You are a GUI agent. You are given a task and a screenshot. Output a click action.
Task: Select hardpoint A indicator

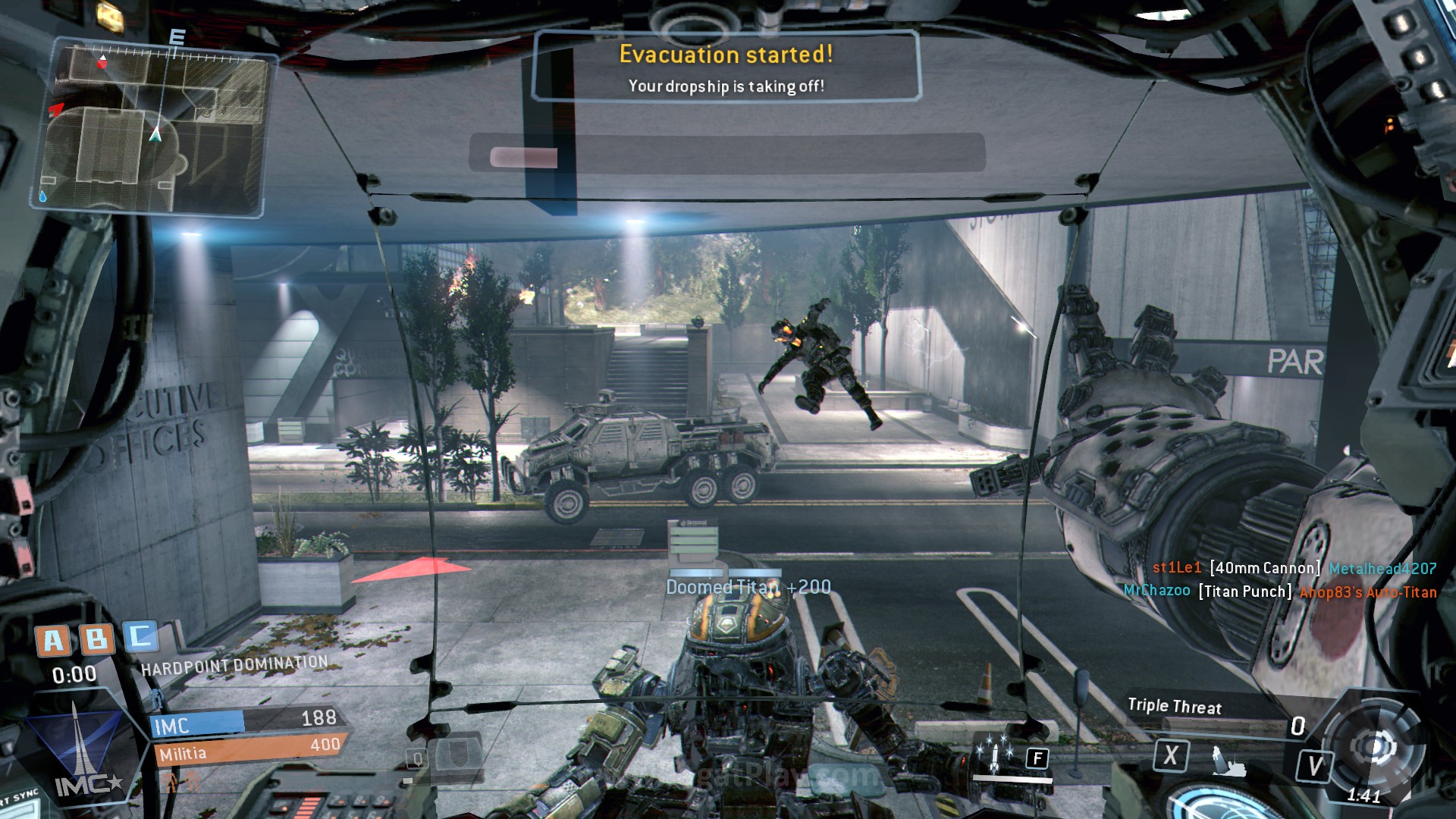click(53, 641)
